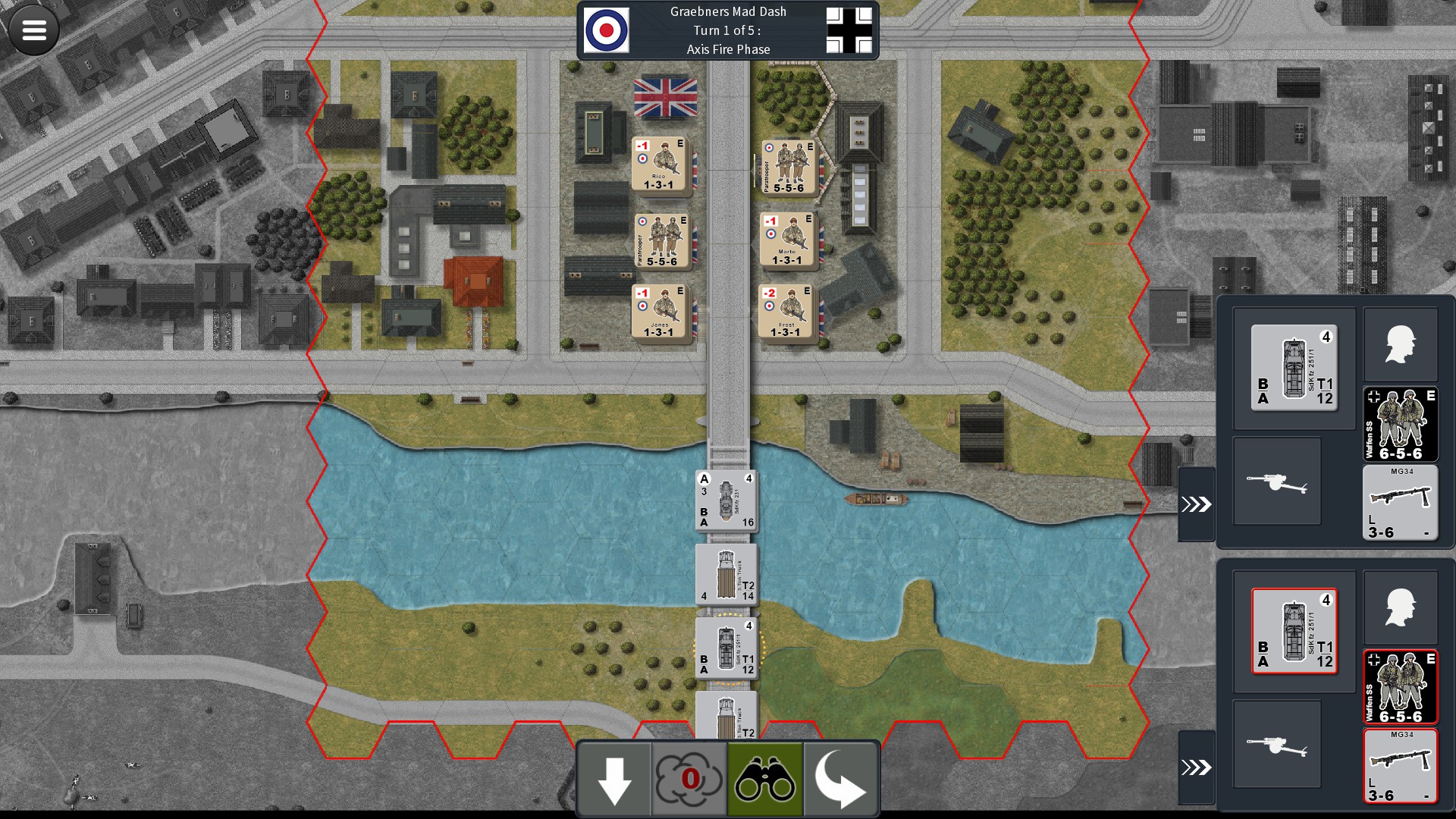Select the Frost 1-3-1 leader counter
1456x819 pixels.
(x=786, y=312)
